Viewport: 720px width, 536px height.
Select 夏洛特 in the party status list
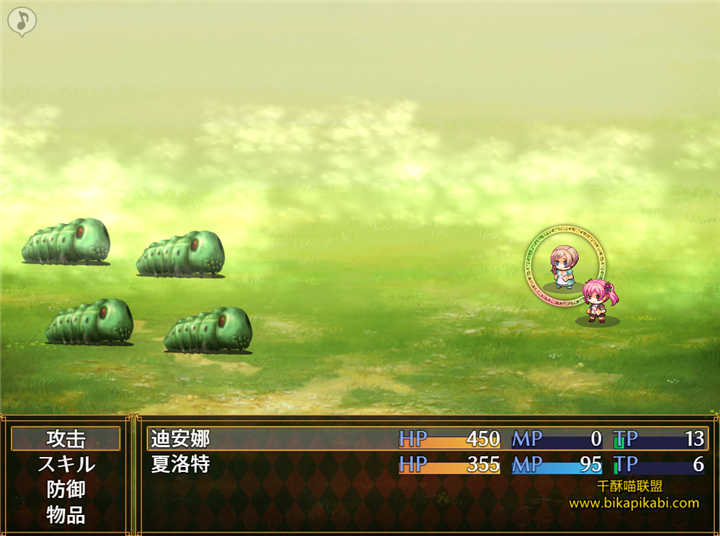(x=182, y=465)
